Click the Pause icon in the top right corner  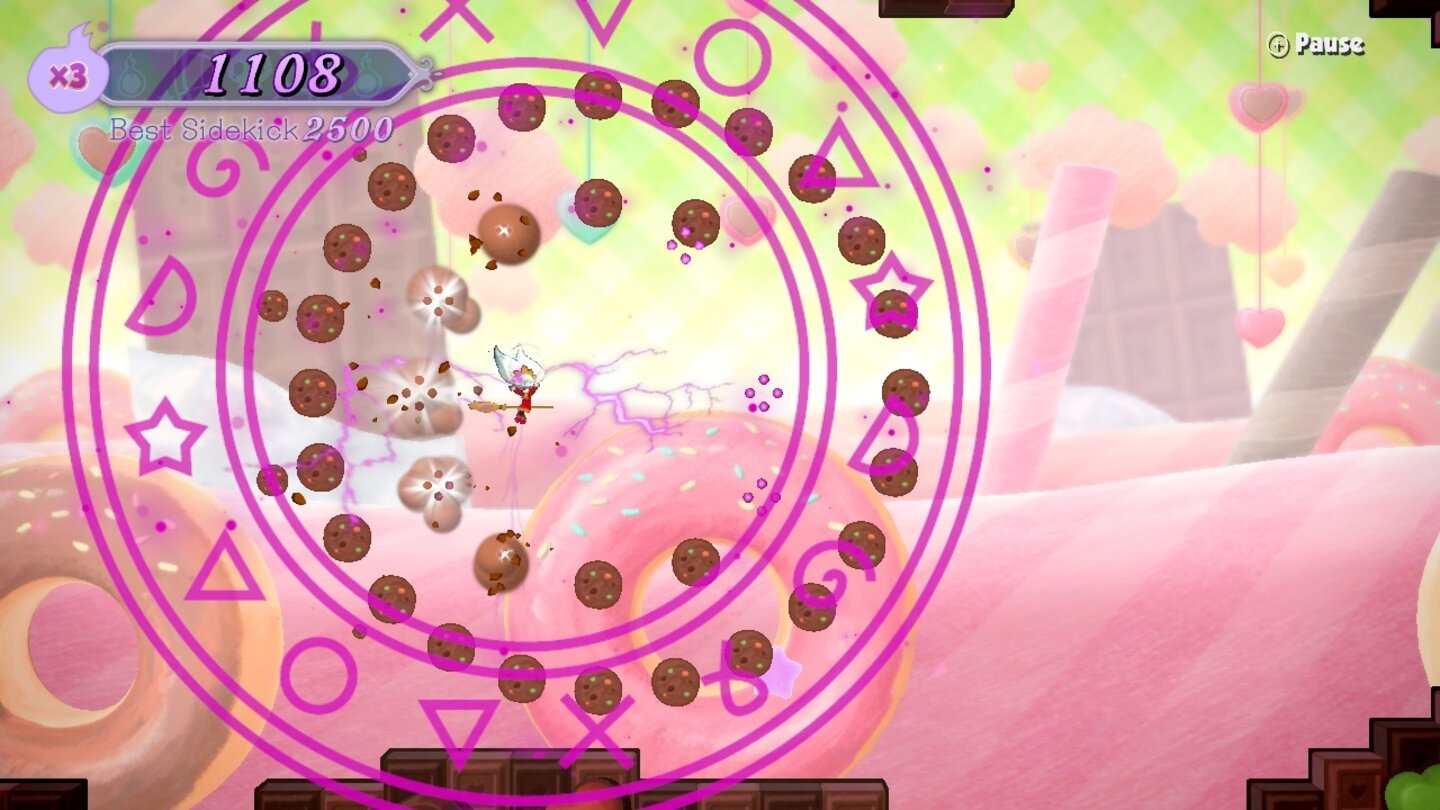[1278, 45]
